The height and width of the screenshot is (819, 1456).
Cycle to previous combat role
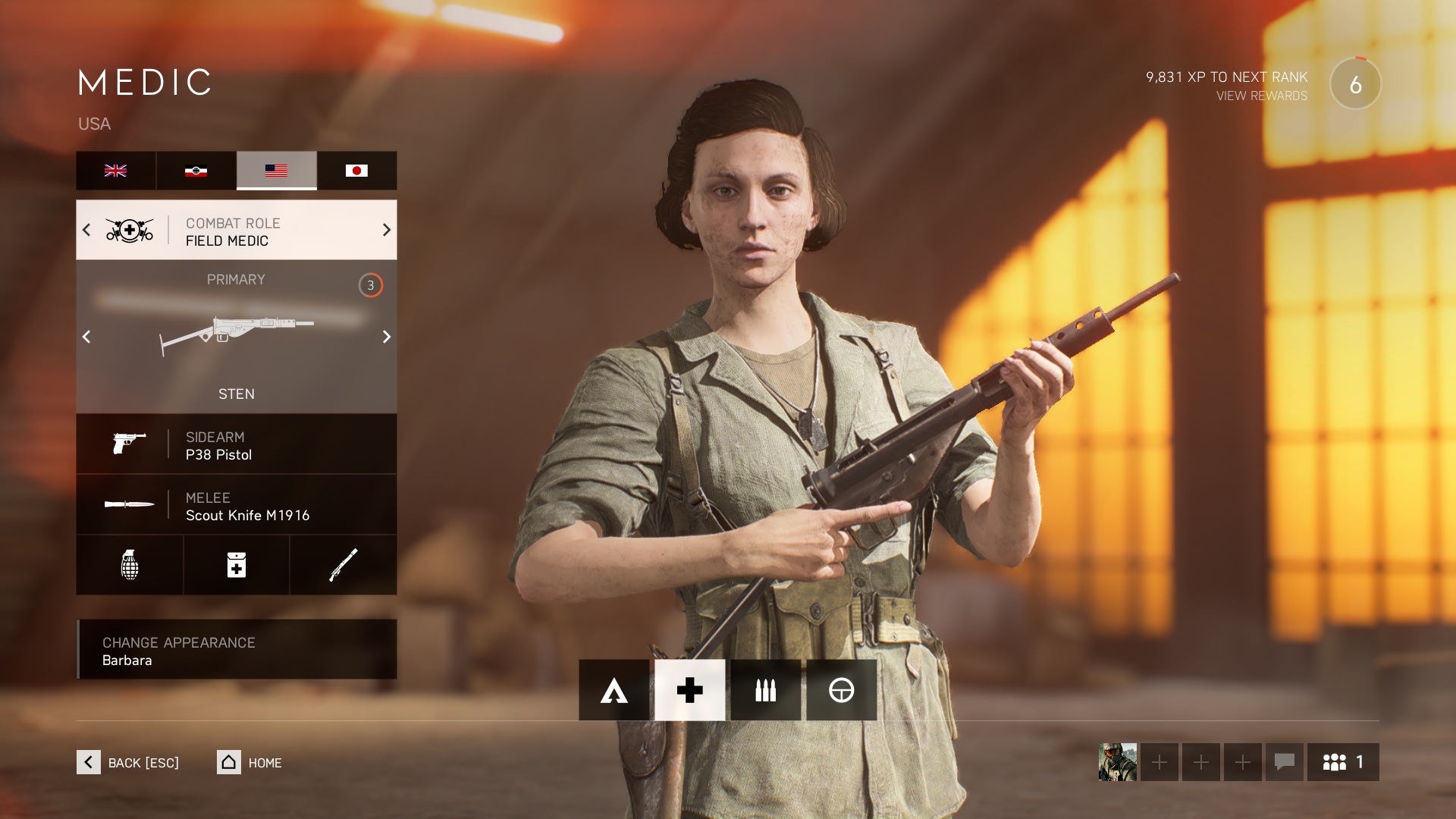(x=86, y=230)
